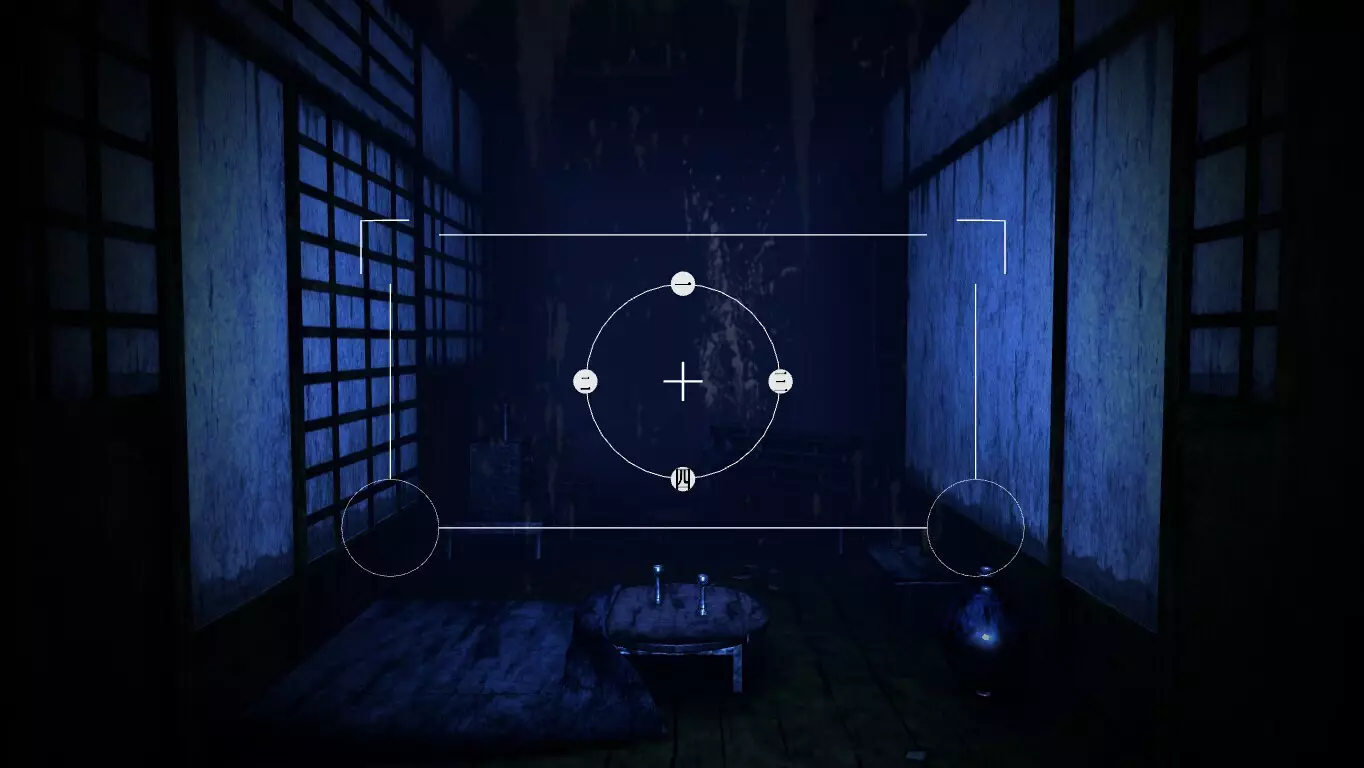The image size is (1364, 768).
Task: Click the center crosshair reticle
Action: click(683, 381)
